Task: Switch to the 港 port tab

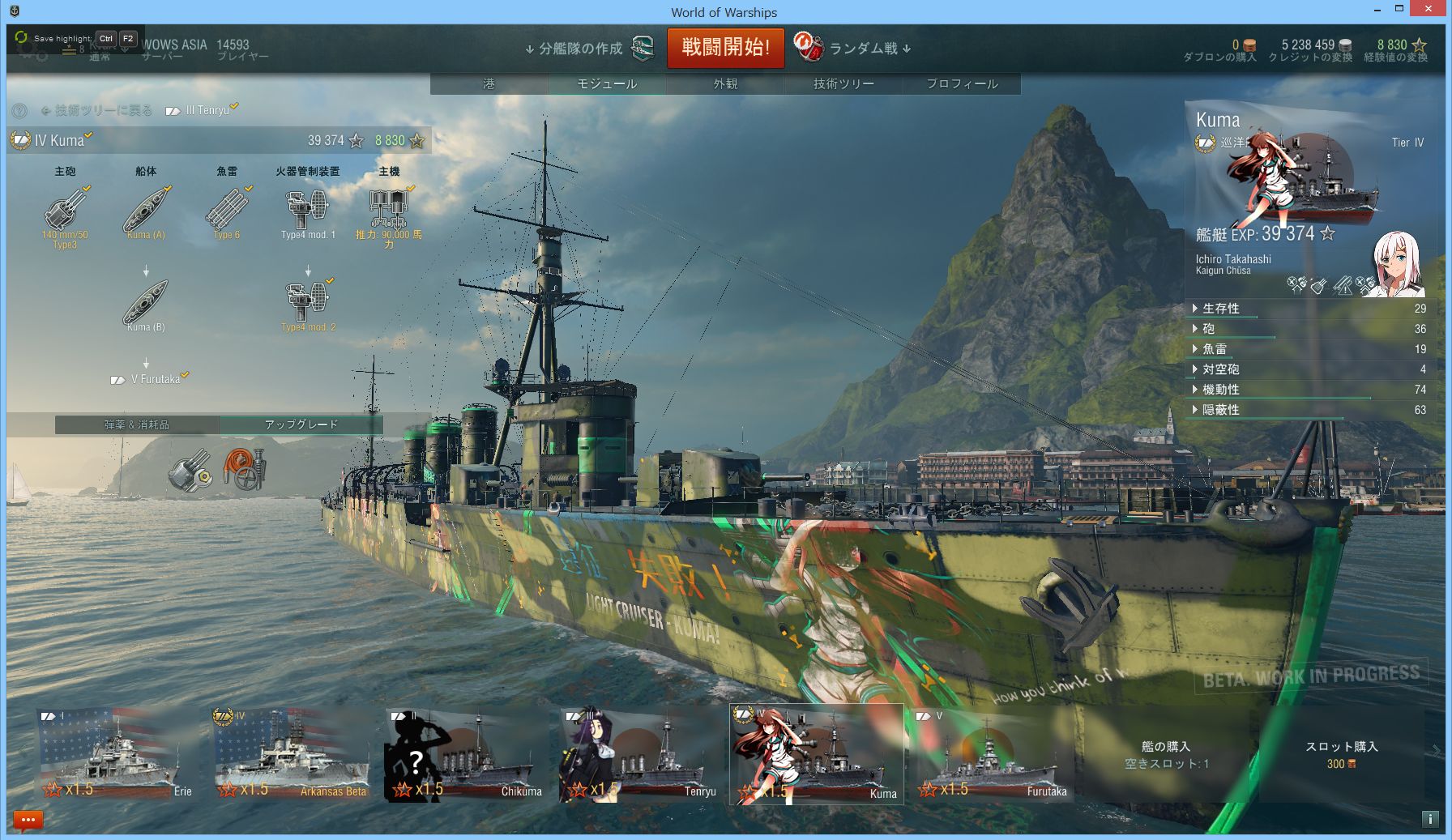Action: pyautogui.click(x=489, y=83)
